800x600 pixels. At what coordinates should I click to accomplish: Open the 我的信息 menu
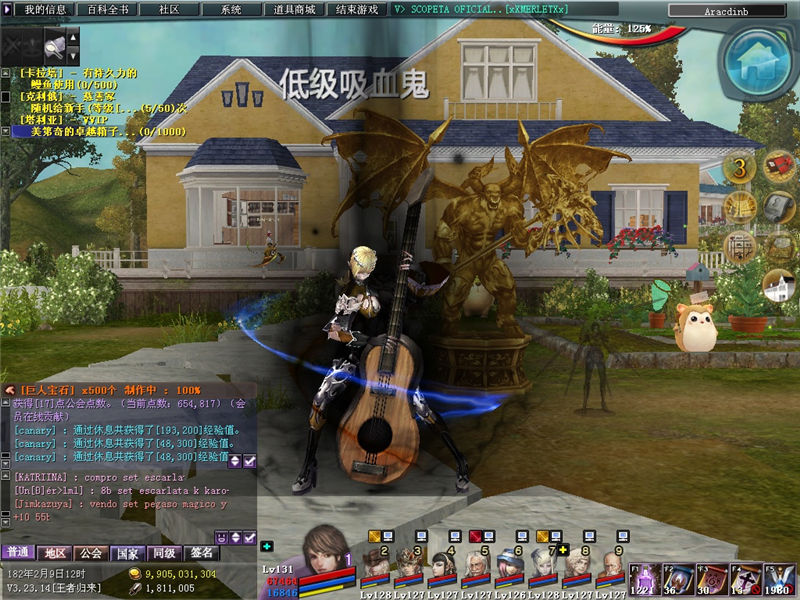[x=45, y=9]
